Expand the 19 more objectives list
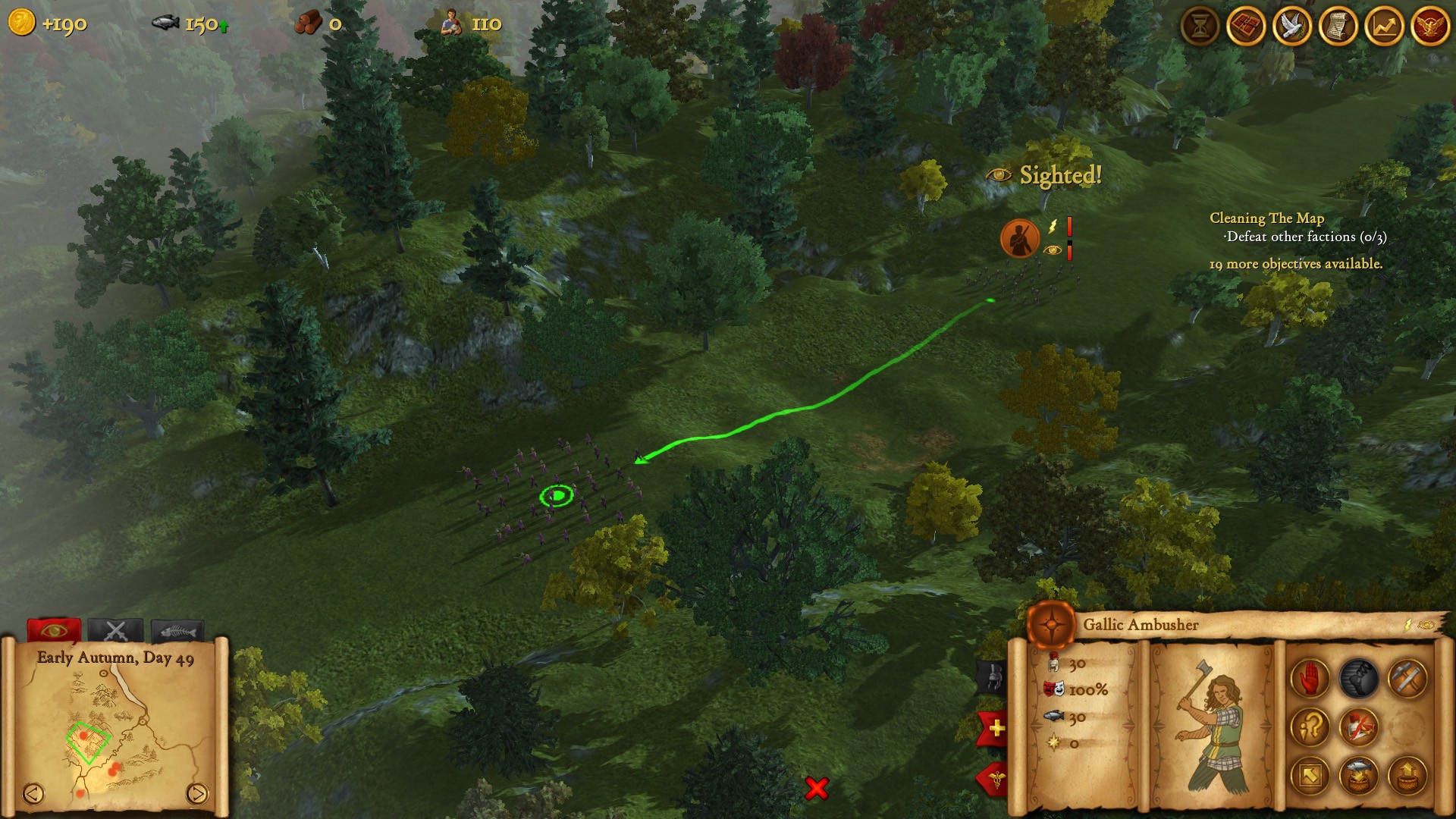 [x=1295, y=264]
